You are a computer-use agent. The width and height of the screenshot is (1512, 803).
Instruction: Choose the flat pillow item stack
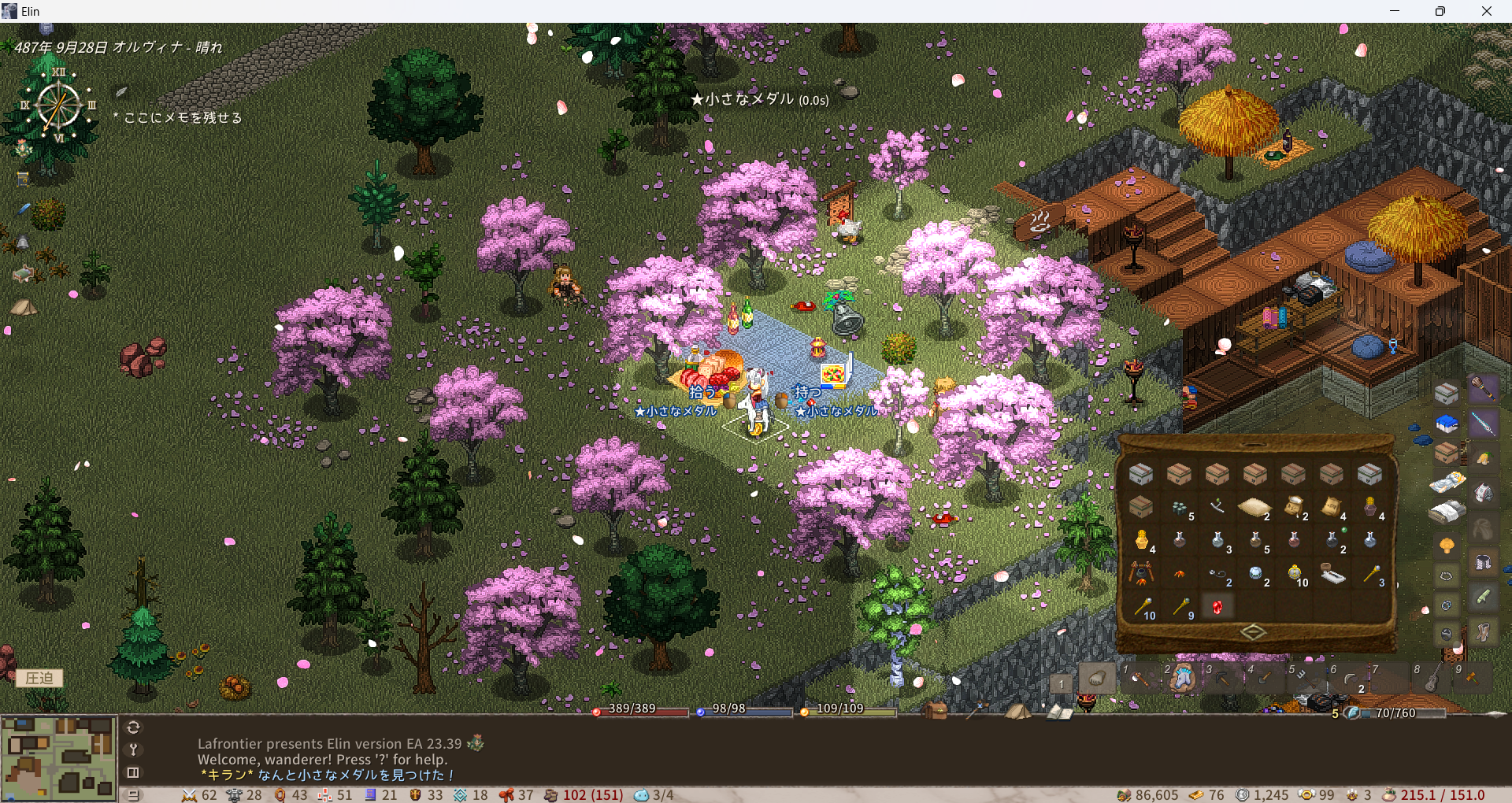(x=1254, y=507)
